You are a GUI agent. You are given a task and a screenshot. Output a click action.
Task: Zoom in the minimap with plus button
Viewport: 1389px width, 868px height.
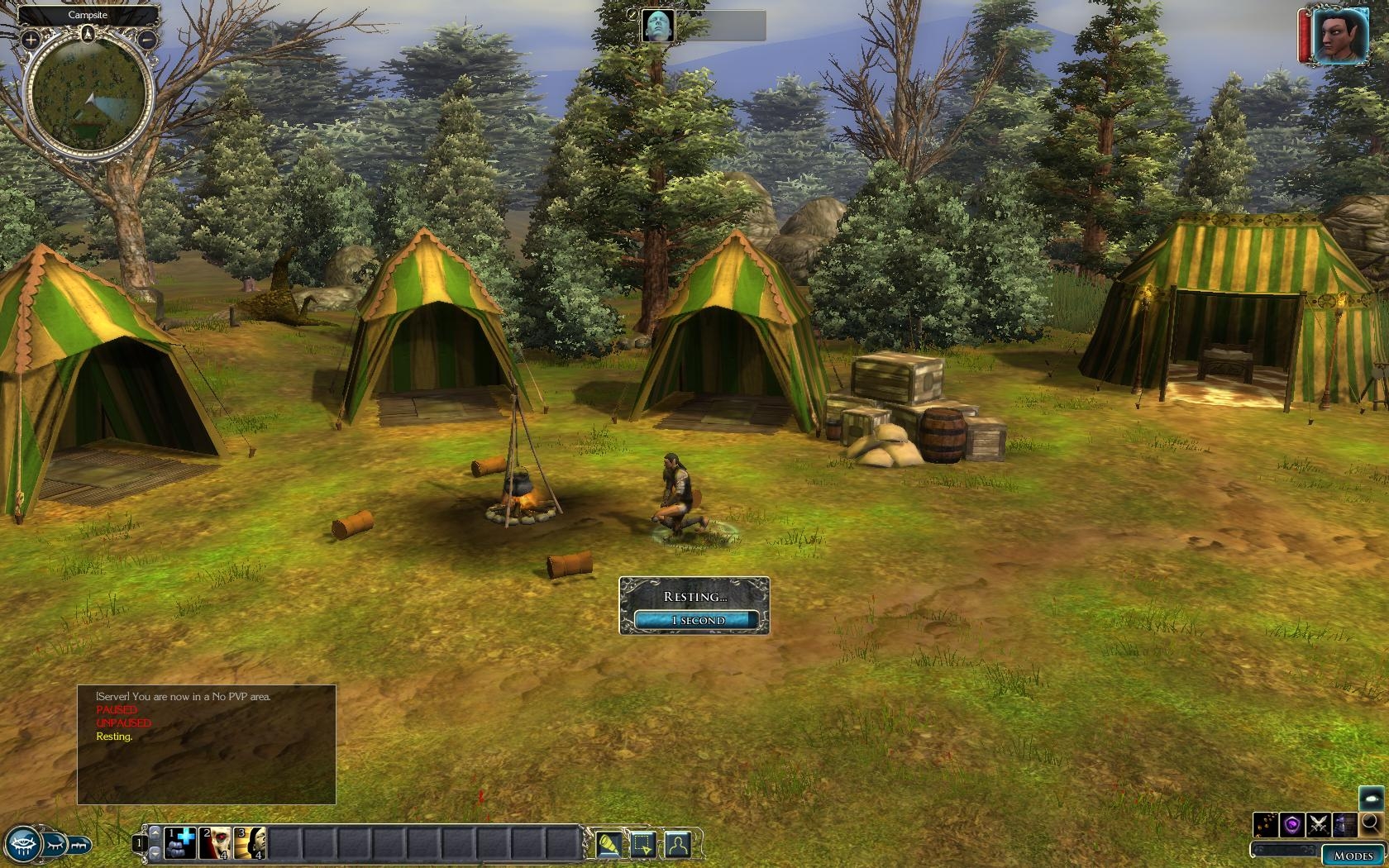(x=31, y=39)
